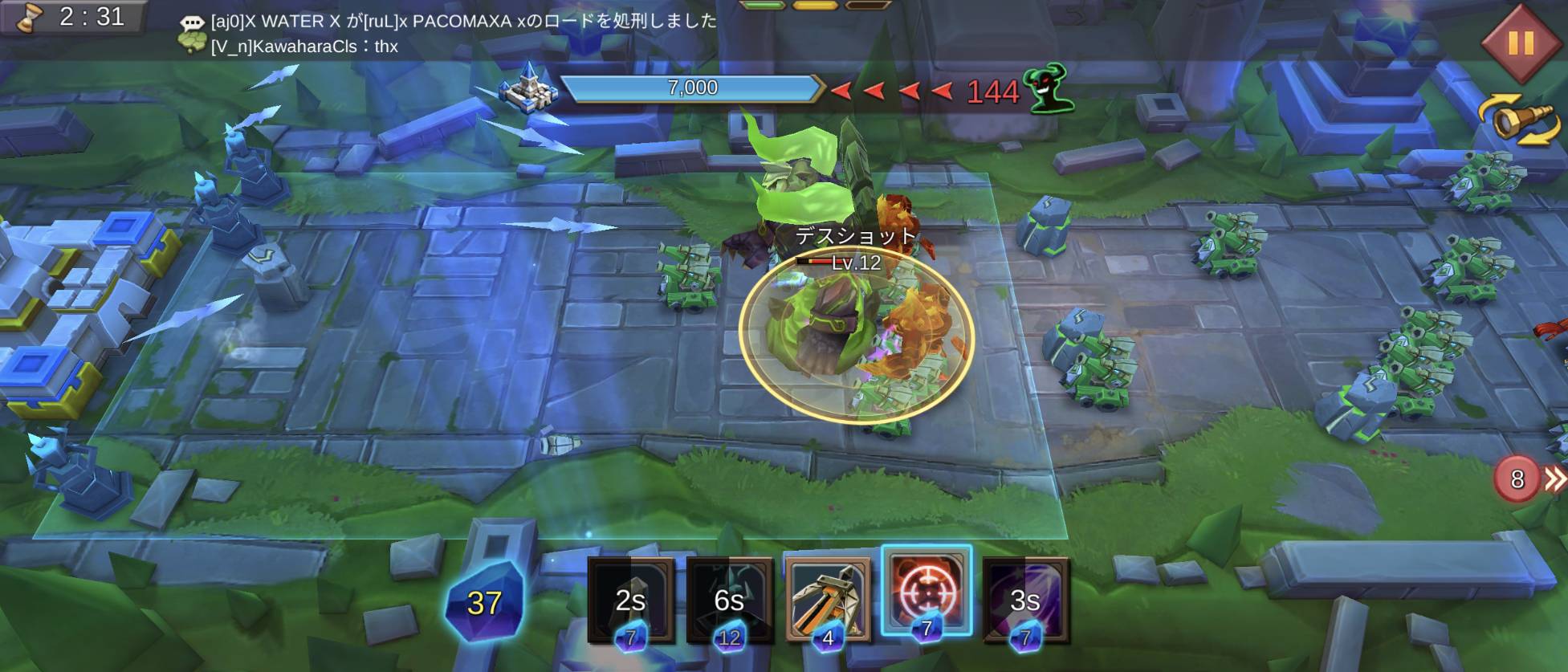Pause the battle with the diamond button
Image resolution: width=1568 pixels, height=672 pixels.
(1521, 43)
